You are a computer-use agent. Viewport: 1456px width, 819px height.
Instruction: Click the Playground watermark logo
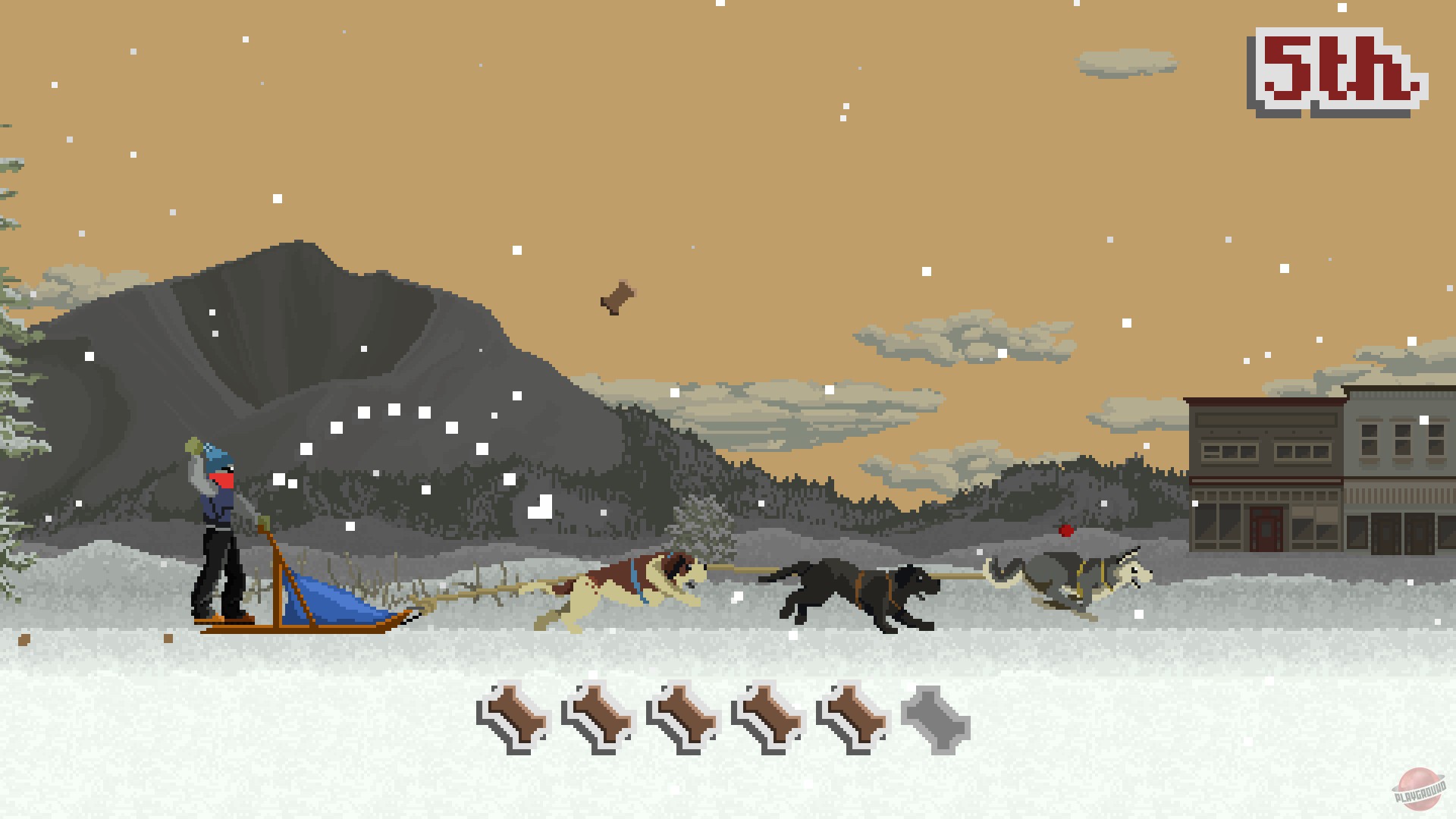coord(1418,787)
